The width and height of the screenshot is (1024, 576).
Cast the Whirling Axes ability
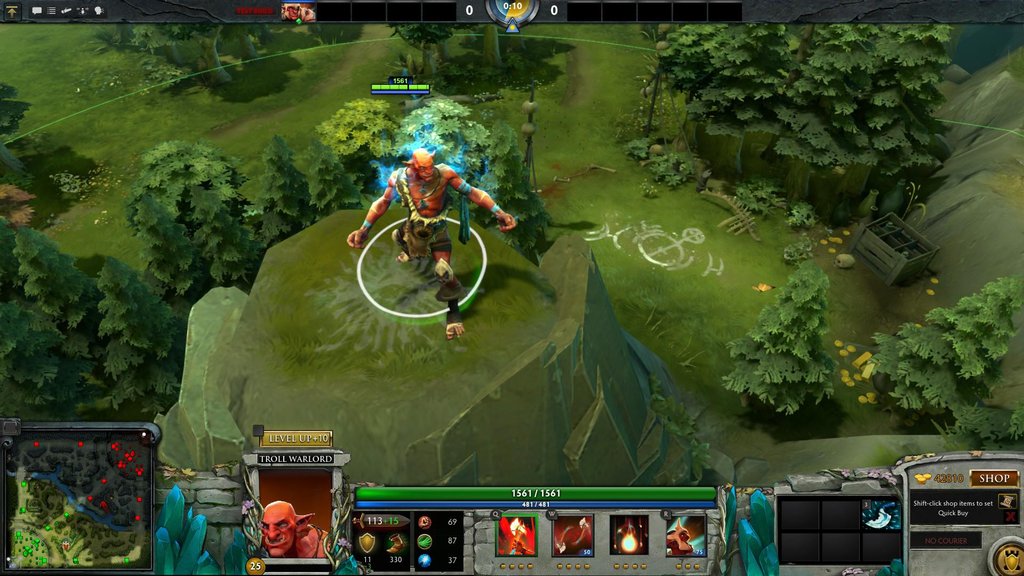(x=573, y=535)
